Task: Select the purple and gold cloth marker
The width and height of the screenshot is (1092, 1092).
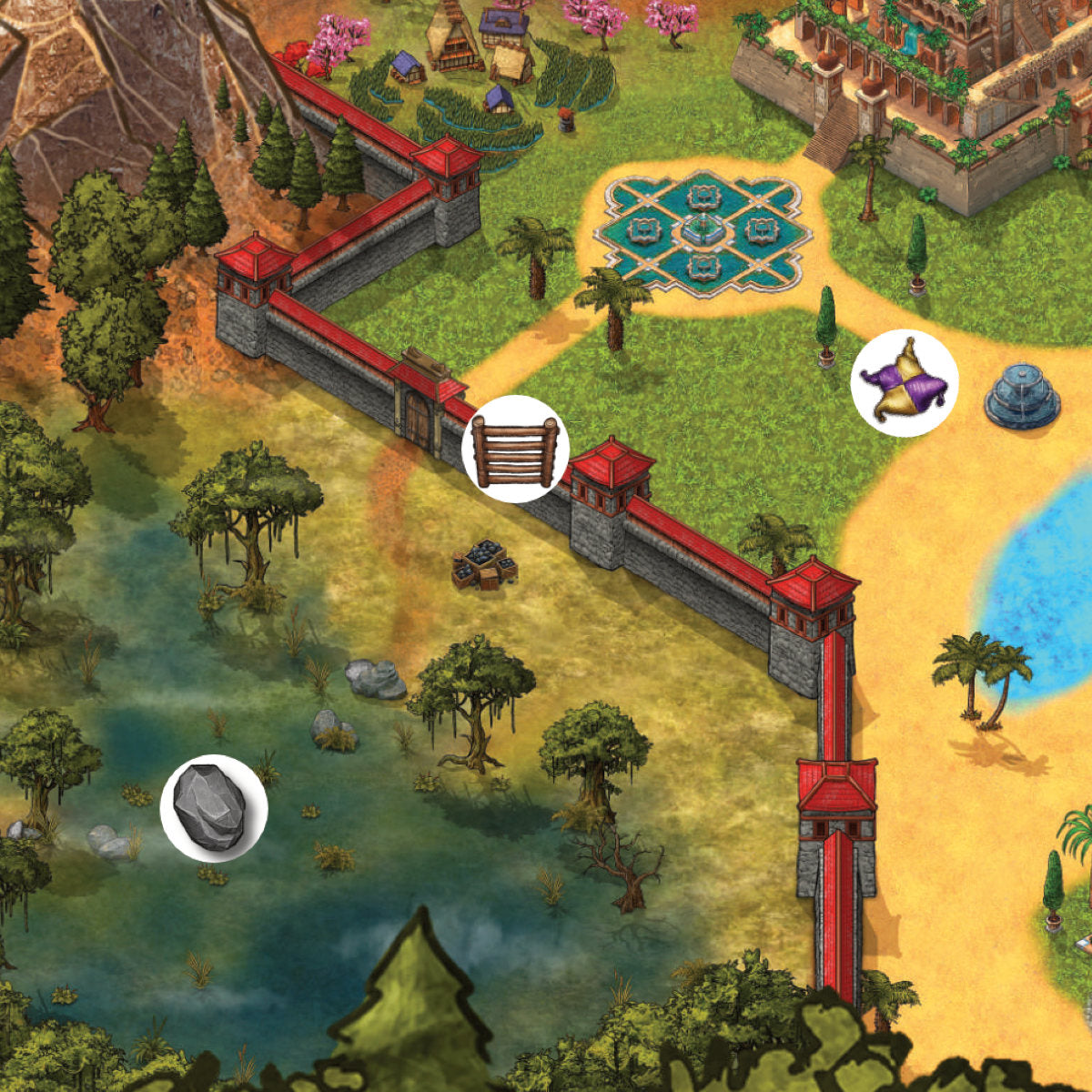Action: 904,383
